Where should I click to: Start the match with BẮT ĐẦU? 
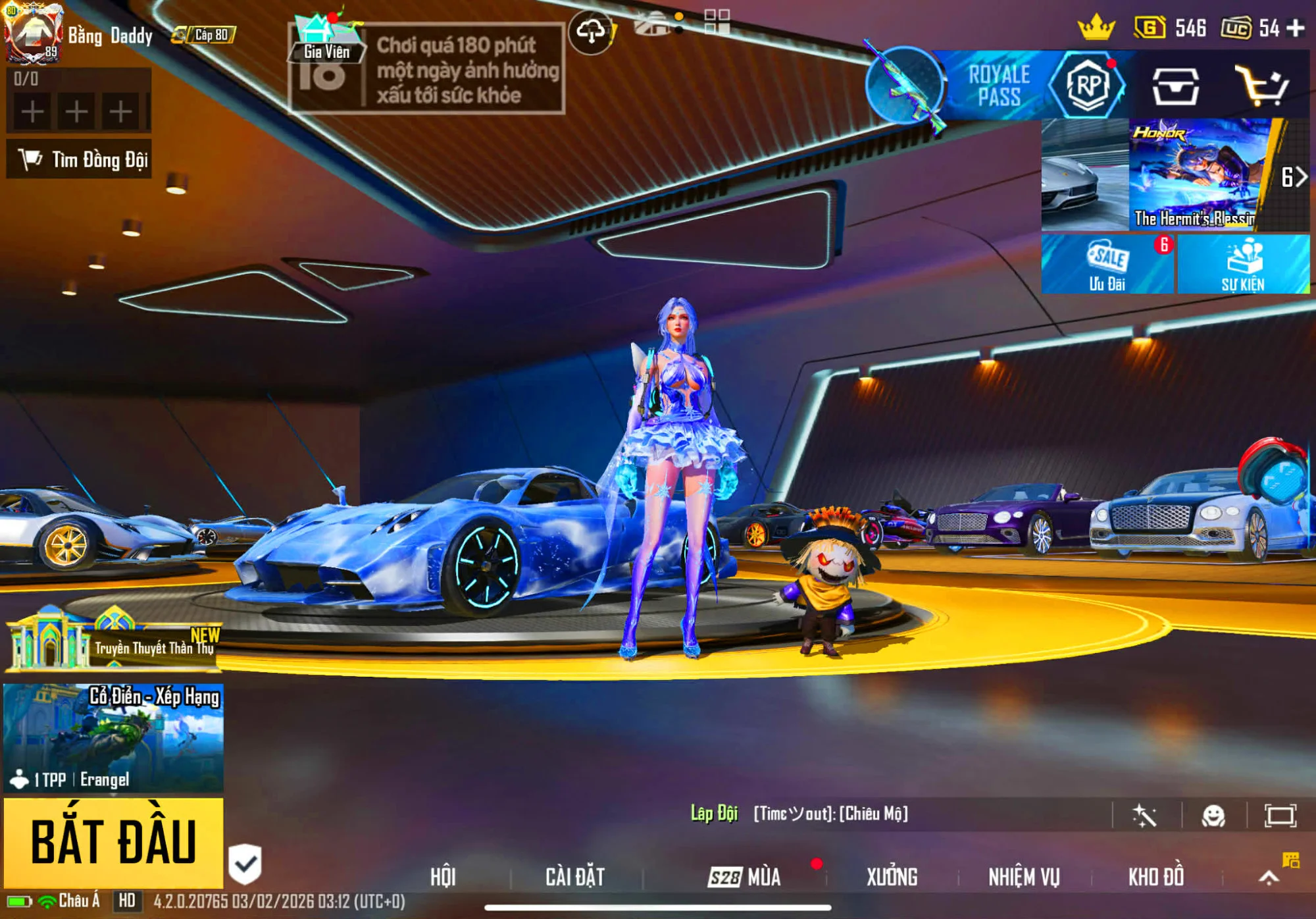113,841
